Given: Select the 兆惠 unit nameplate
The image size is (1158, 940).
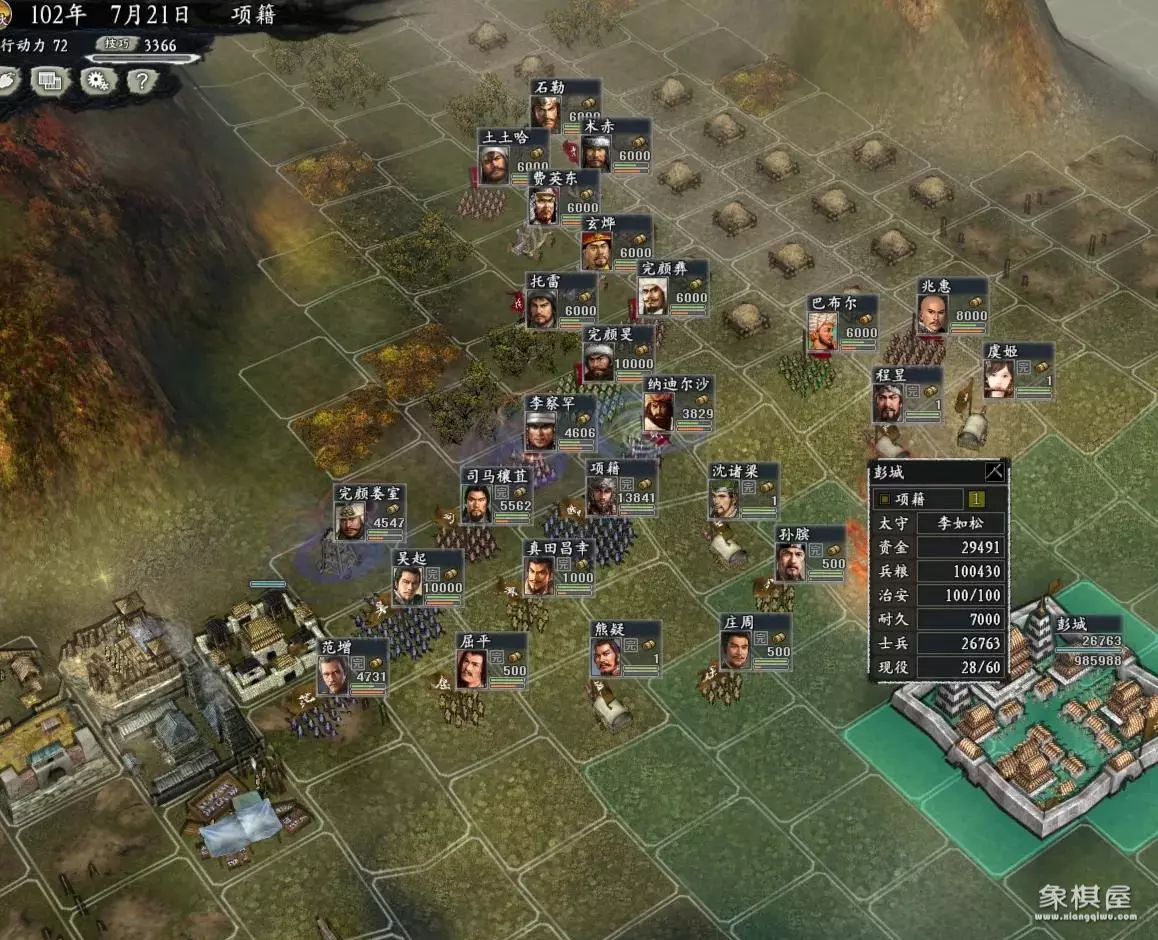Looking at the screenshot, I should coord(952,305).
